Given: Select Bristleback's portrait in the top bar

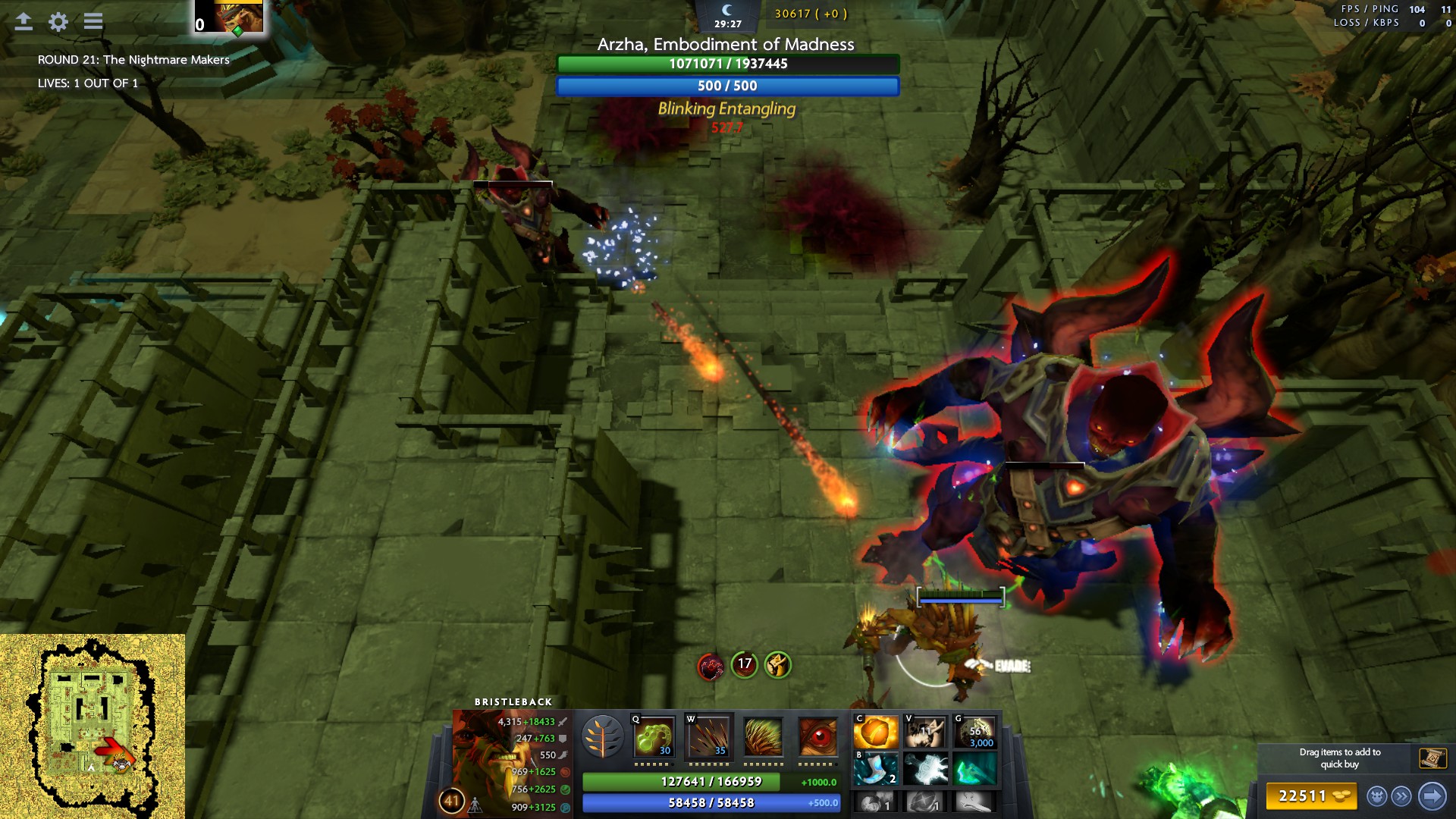Looking at the screenshot, I should tap(238, 16).
